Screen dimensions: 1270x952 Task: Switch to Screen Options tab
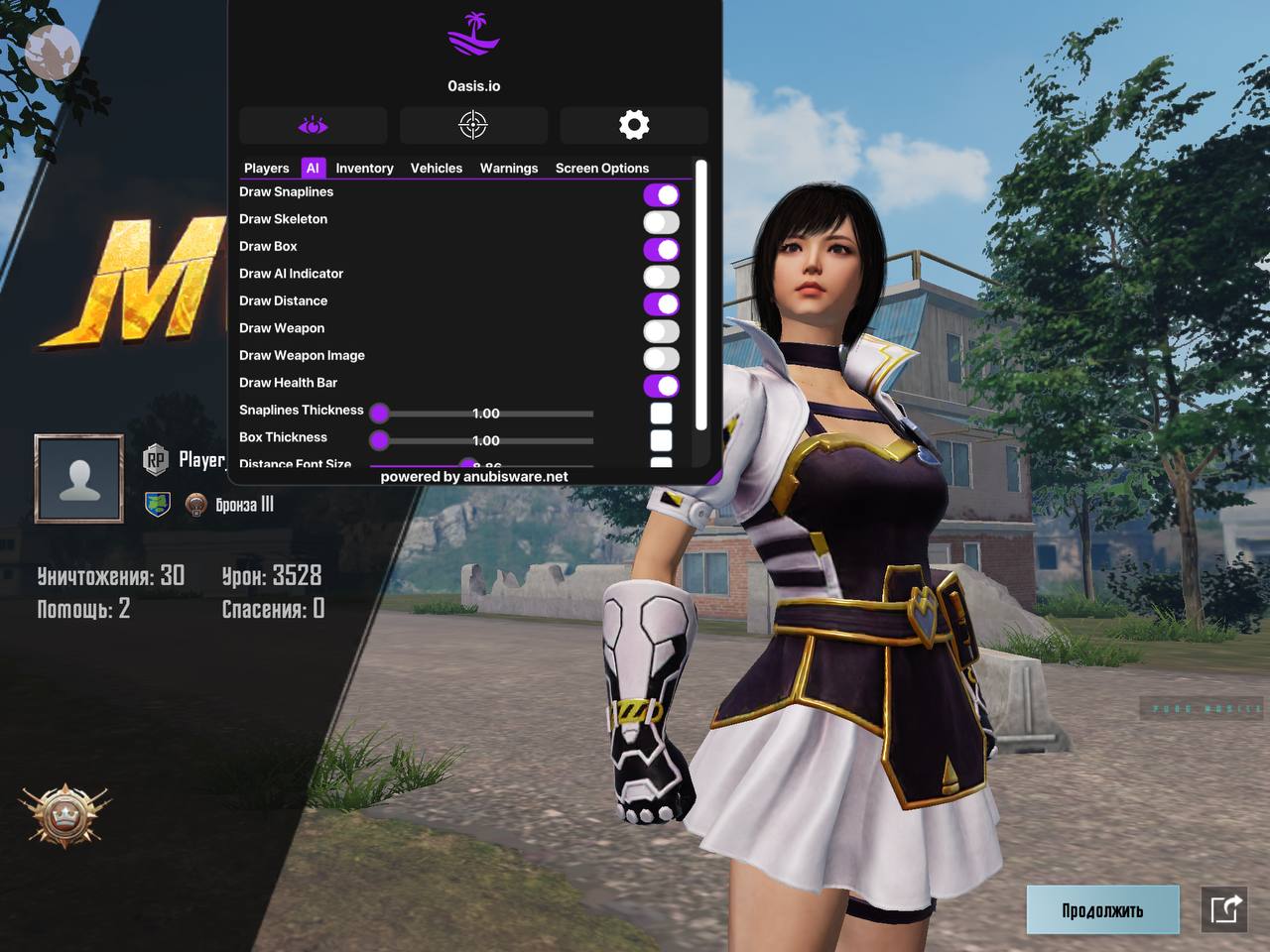pos(601,169)
